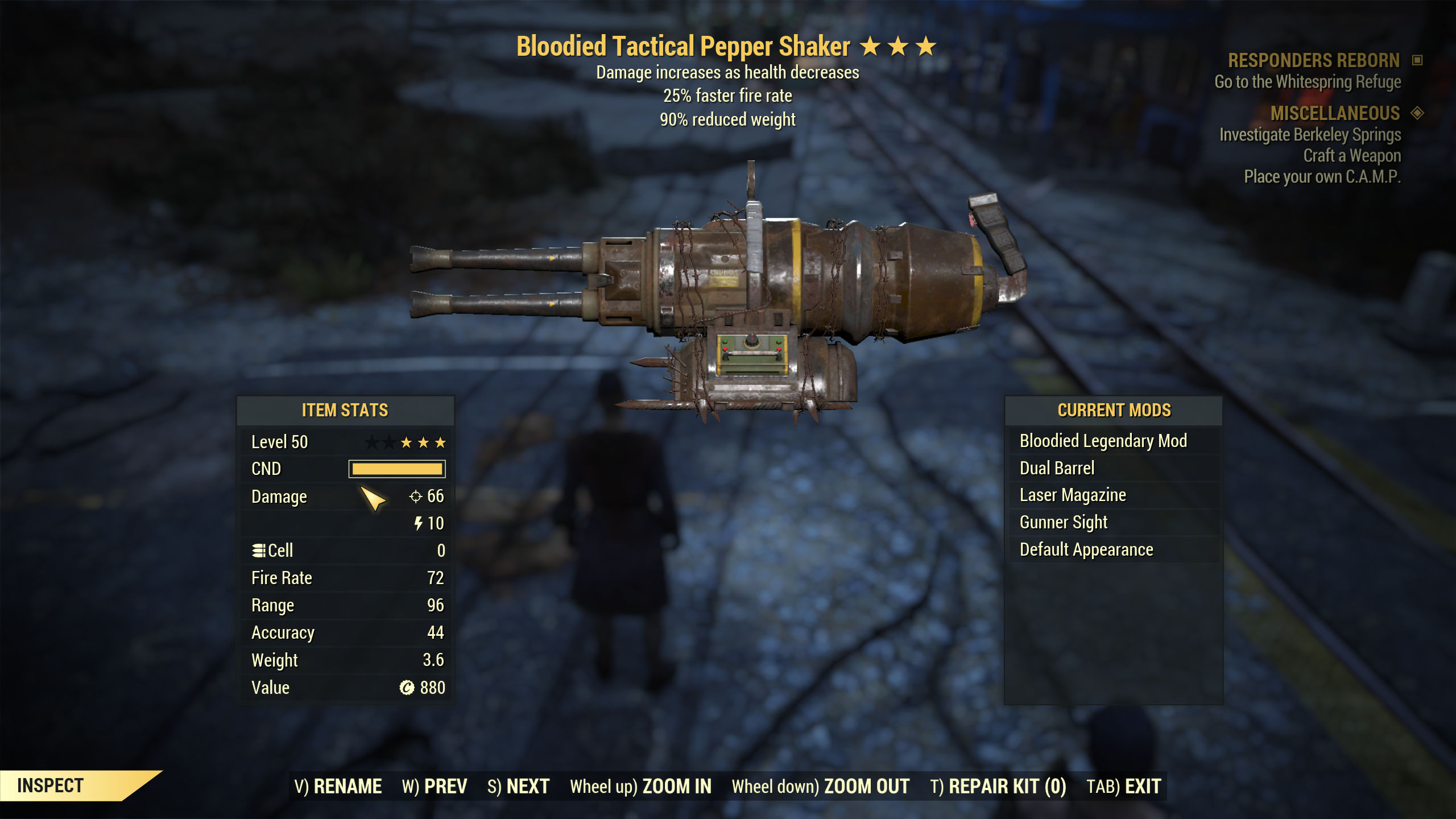
Task: Select the Item Stats panel header
Action: click(x=345, y=410)
